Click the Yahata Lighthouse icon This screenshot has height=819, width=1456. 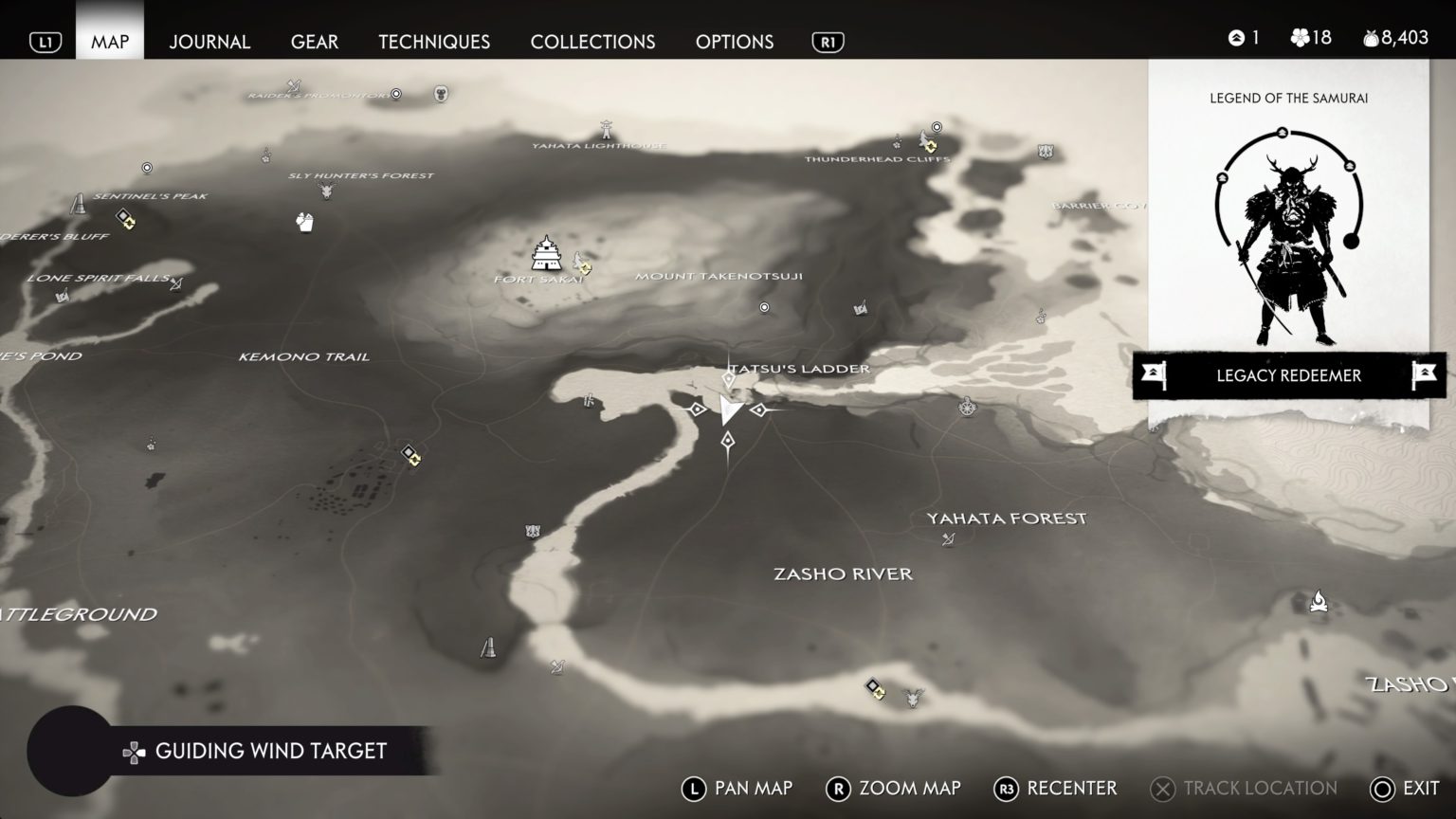click(604, 128)
